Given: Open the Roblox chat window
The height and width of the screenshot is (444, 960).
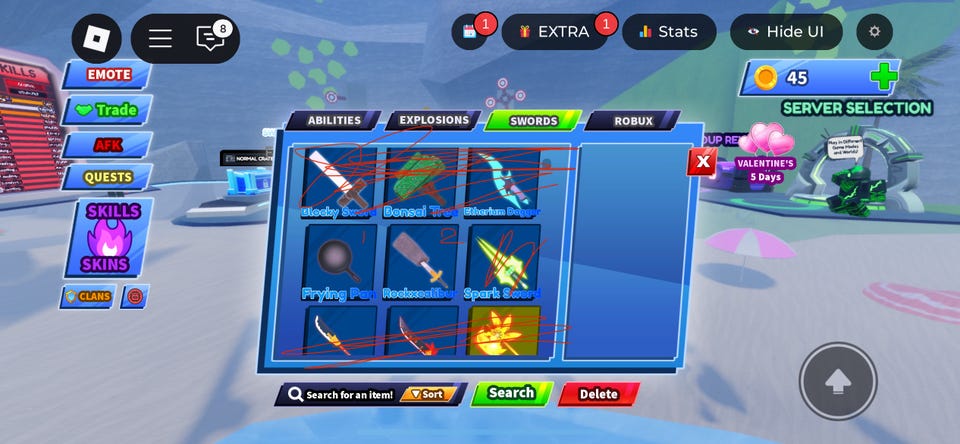Looking at the screenshot, I should click(x=211, y=39).
